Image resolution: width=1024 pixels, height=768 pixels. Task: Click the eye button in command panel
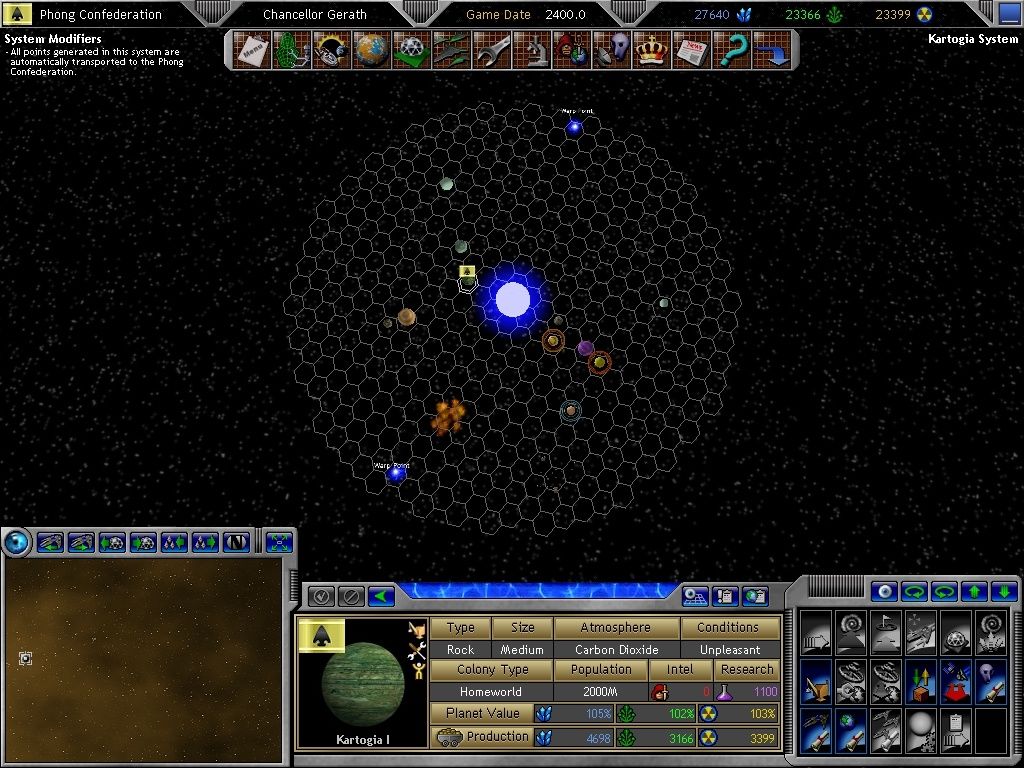(x=883, y=591)
